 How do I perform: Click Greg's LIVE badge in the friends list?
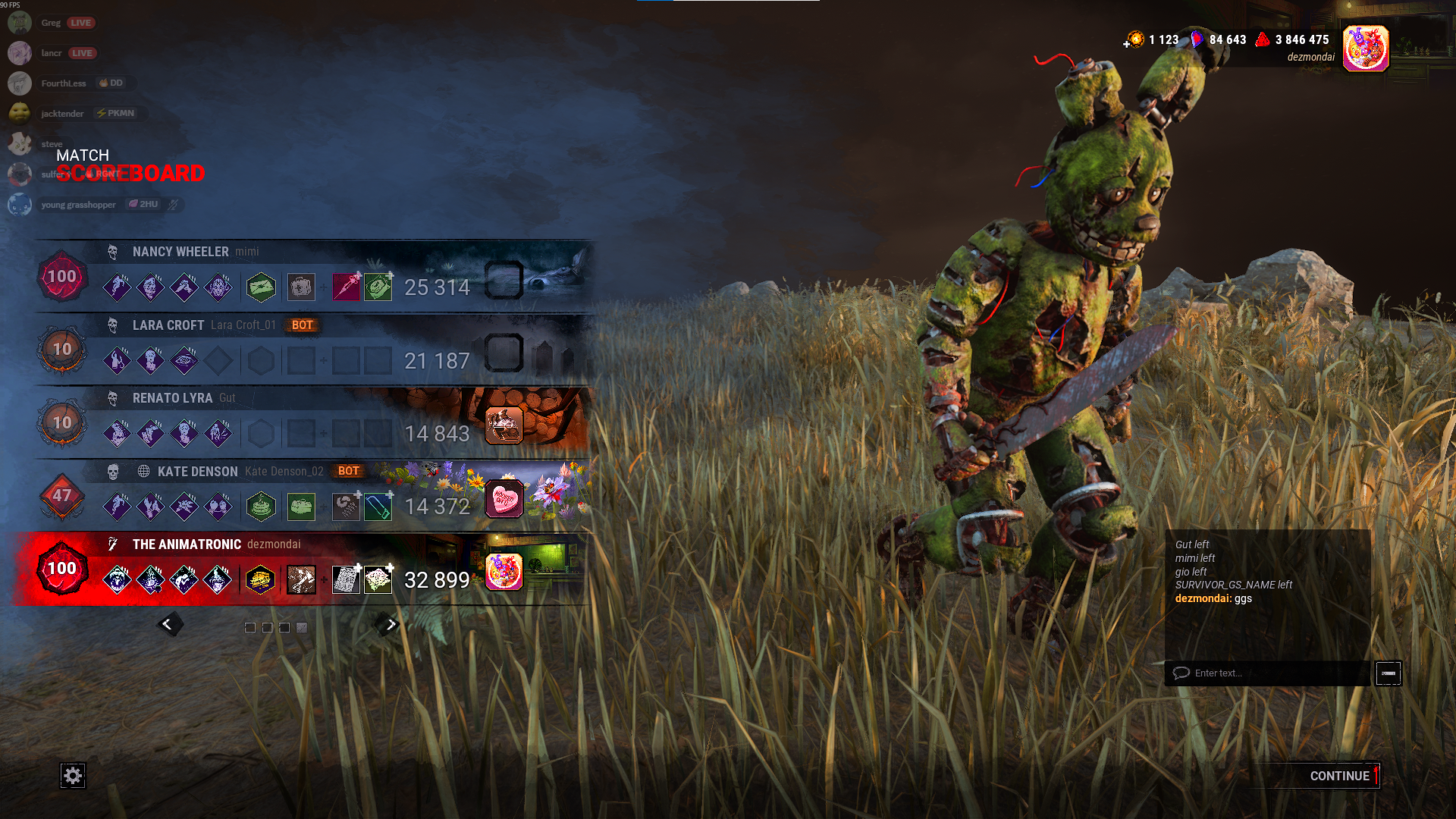(x=83, y=22)
